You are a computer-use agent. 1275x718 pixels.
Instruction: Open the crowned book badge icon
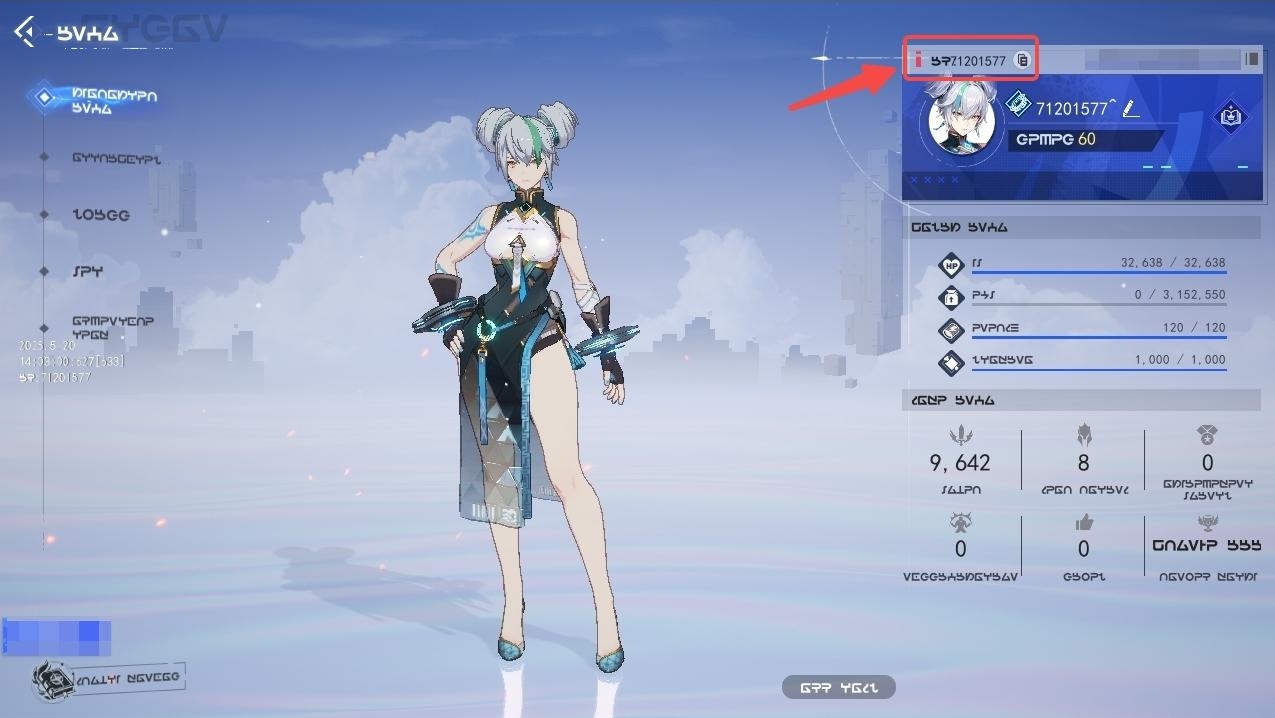tap(1229, 117)
